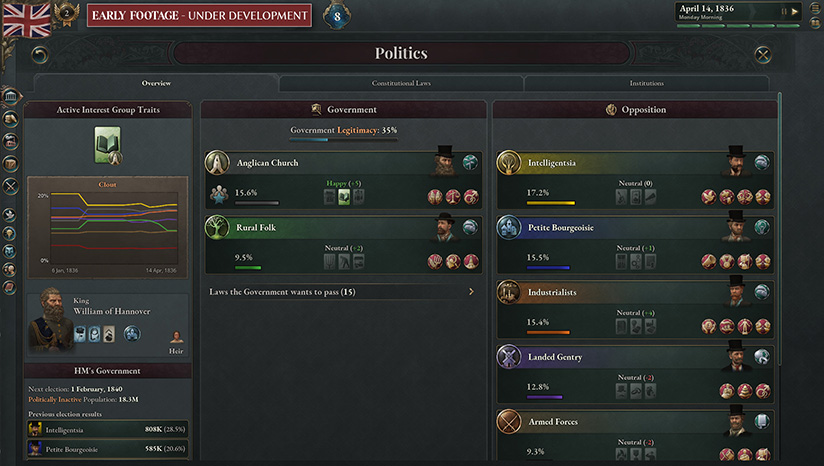This screenshot has height=466, width=824.
Task: Click the blue number 8 badge
Action: click(337, 15)
